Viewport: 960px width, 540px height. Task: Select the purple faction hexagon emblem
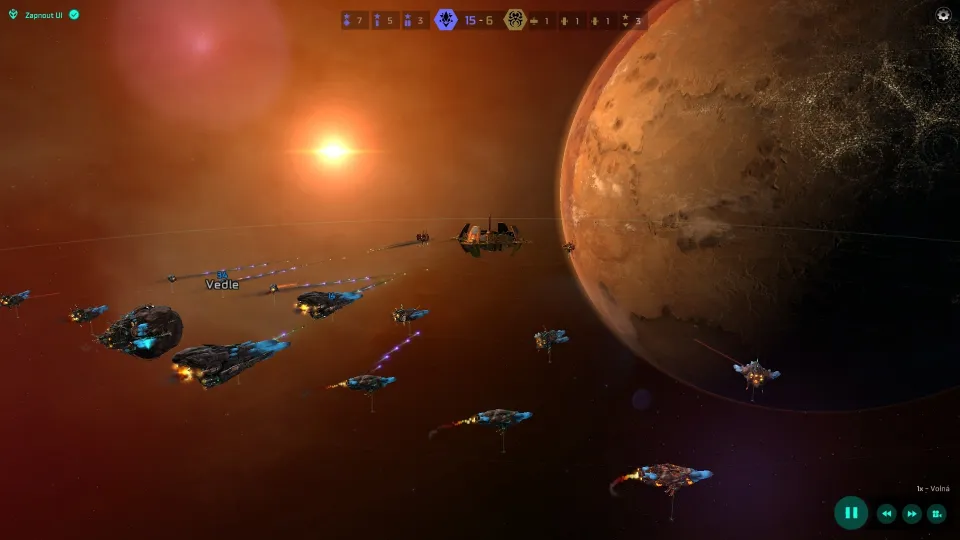446,20
